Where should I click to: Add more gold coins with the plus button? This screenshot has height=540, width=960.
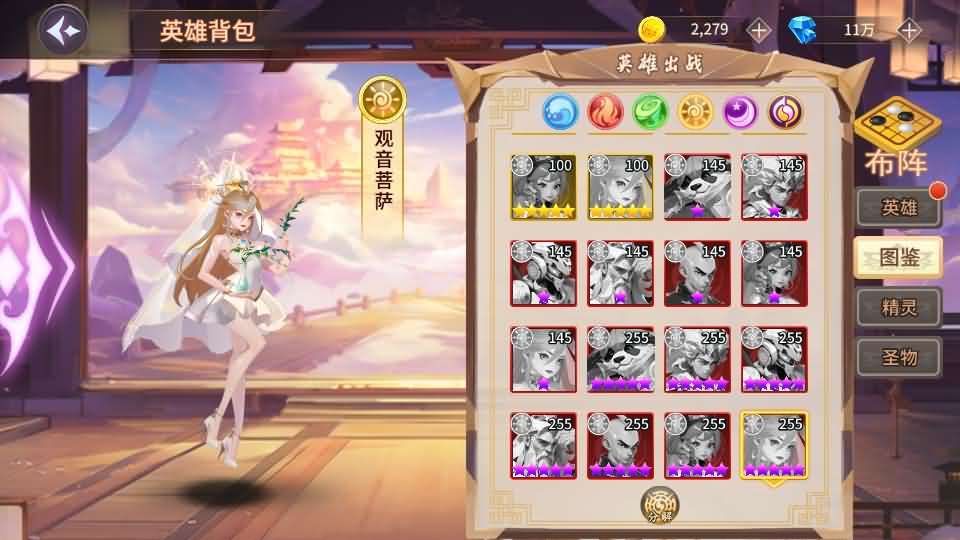759,29
